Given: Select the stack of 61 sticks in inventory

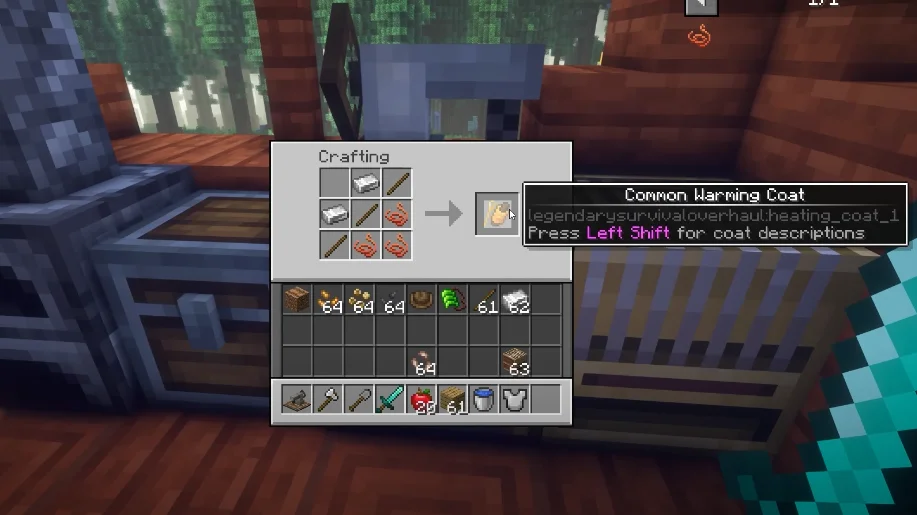Looking at the screenshot, I should tap(485, 299).
